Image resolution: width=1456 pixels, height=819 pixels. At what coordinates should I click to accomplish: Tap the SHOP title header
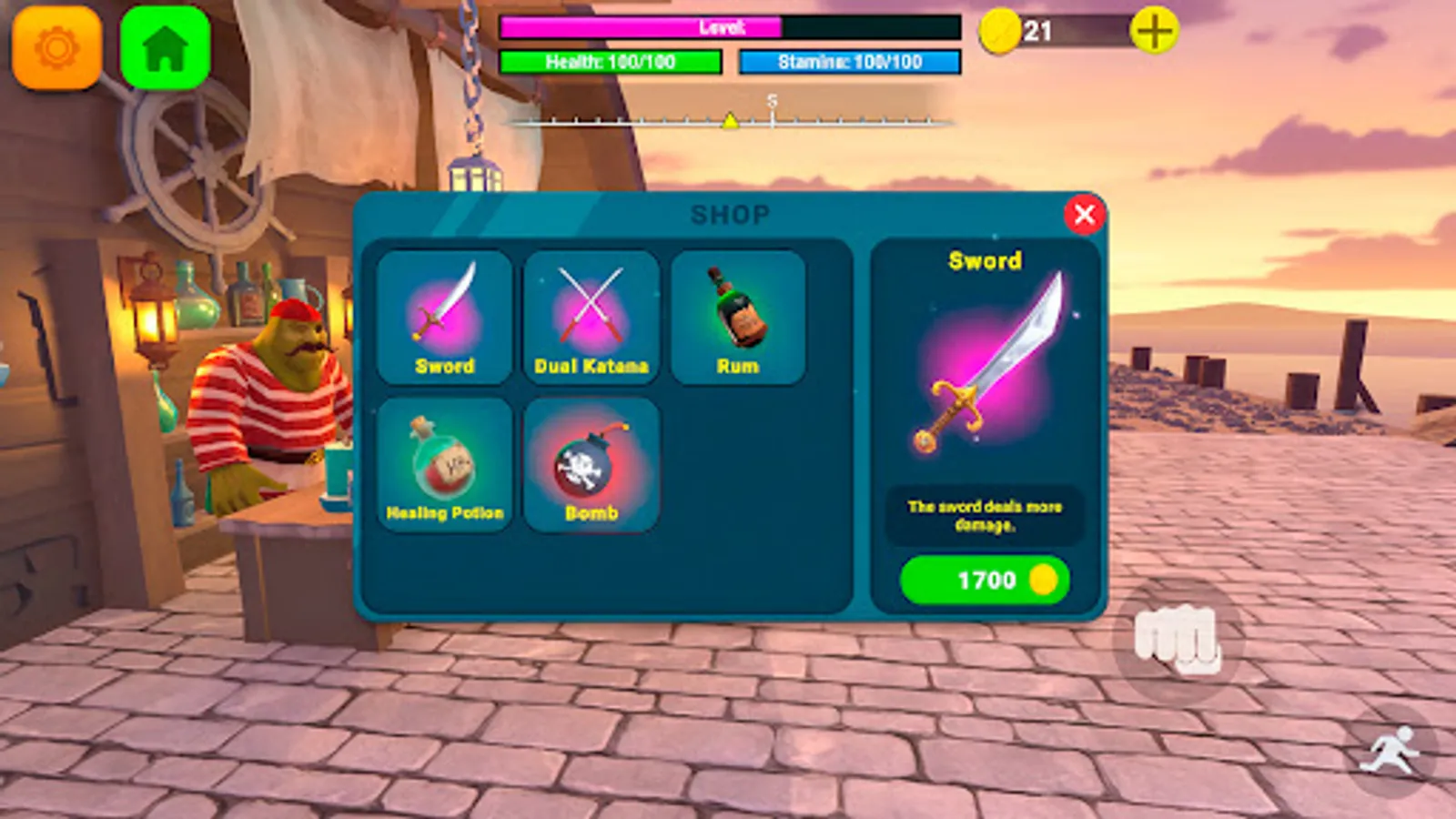click(x=729, y=214)
